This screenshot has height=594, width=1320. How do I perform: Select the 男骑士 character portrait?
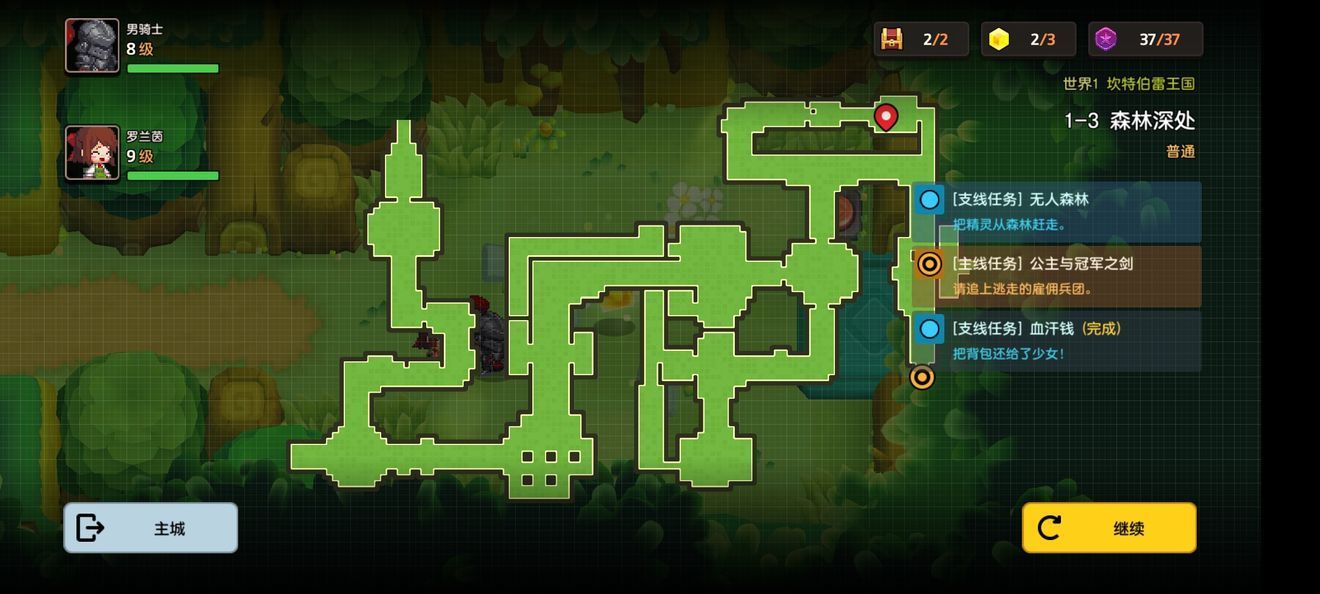92,46
